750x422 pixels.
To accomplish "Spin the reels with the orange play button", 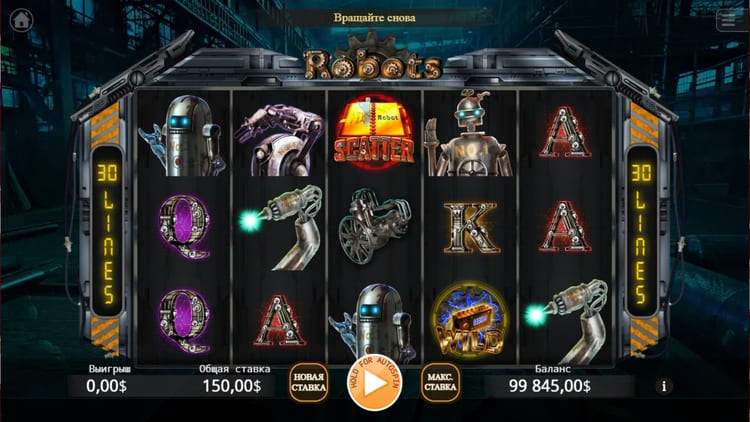I will coord(375,382).
